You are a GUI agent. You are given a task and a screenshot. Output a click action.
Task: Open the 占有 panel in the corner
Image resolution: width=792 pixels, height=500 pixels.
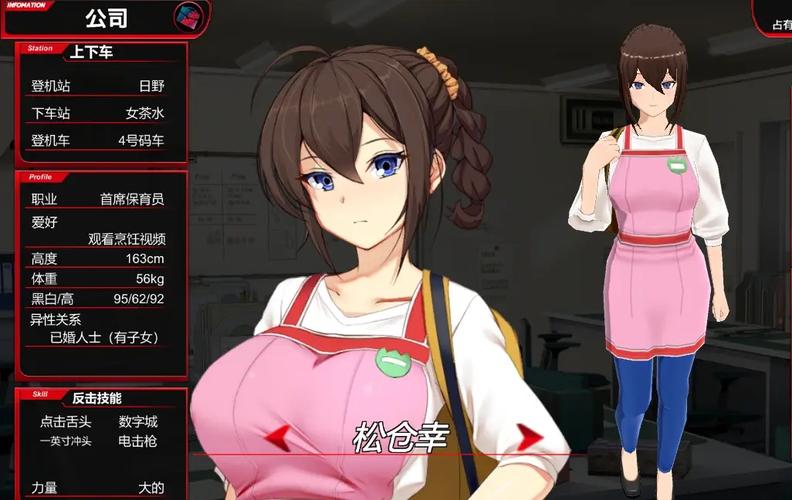tap(775, 16)
